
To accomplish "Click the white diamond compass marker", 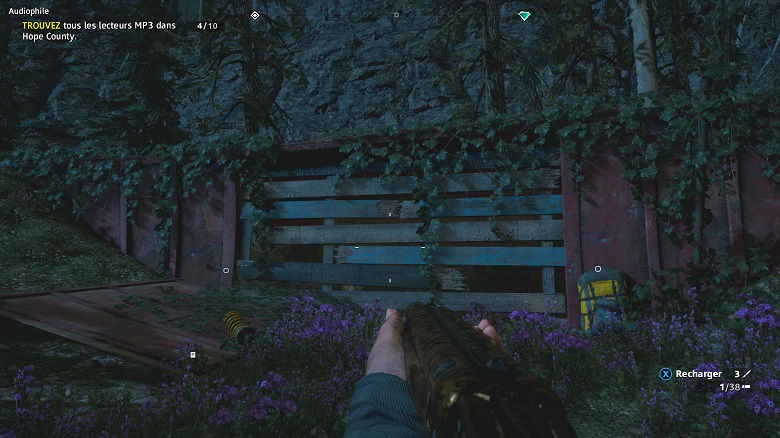I will [x=255, y=15].
